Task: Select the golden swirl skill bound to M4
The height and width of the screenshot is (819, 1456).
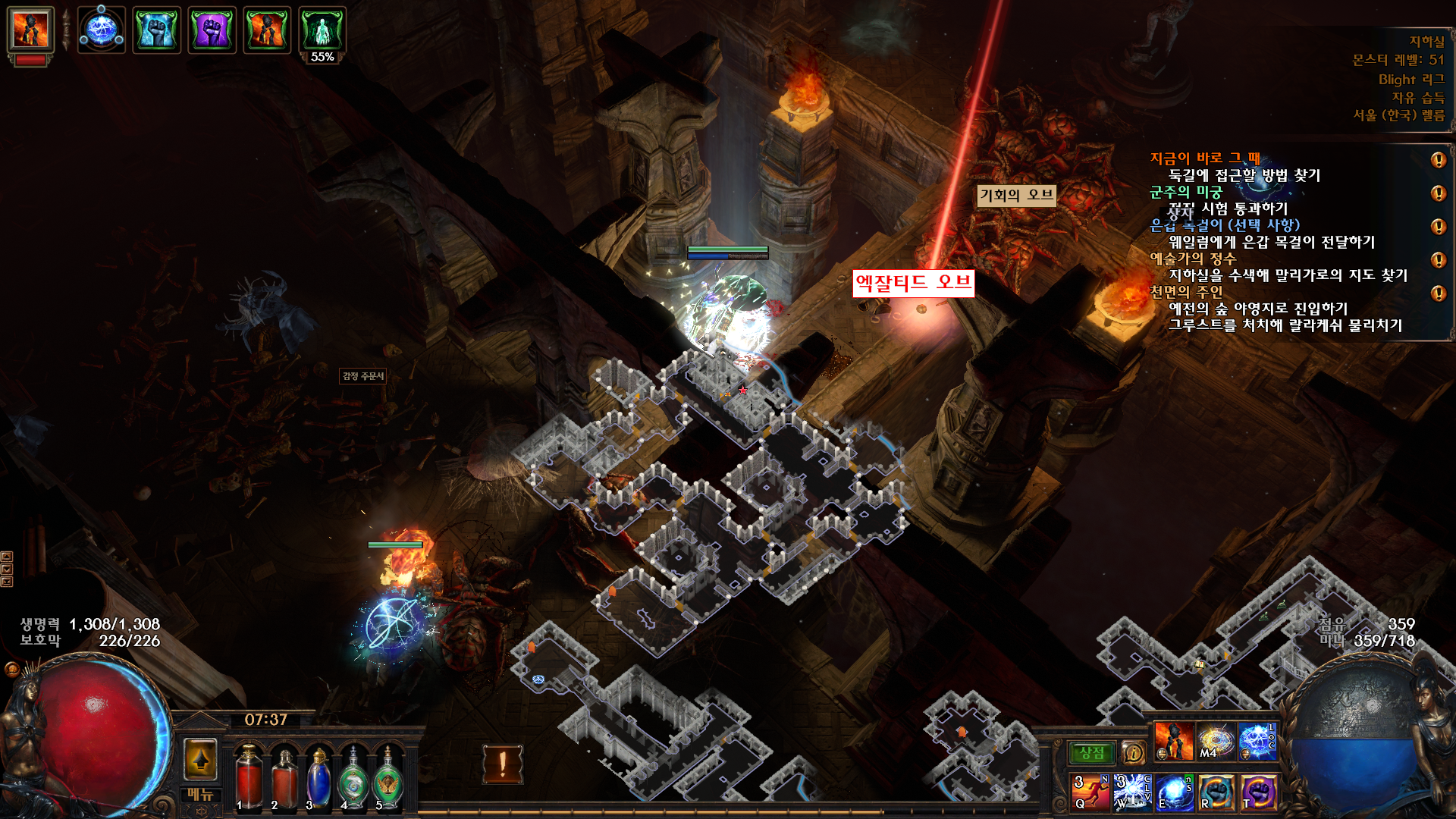Action: coord(1216,741)
